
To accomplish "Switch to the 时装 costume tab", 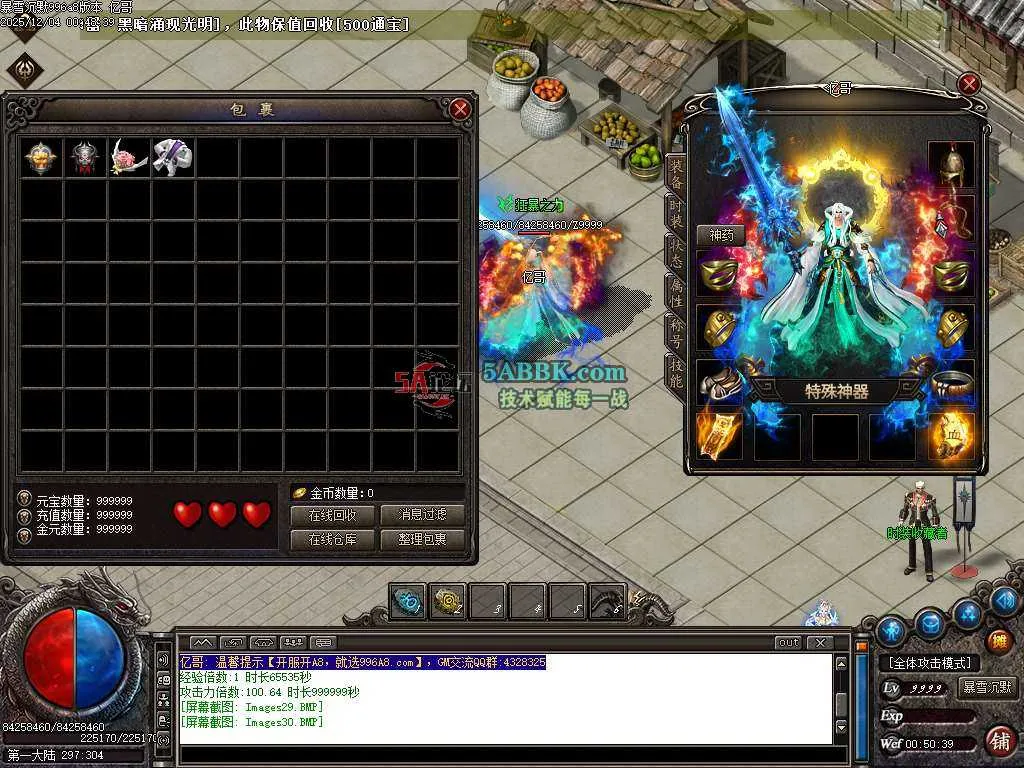I will (677, 213).
